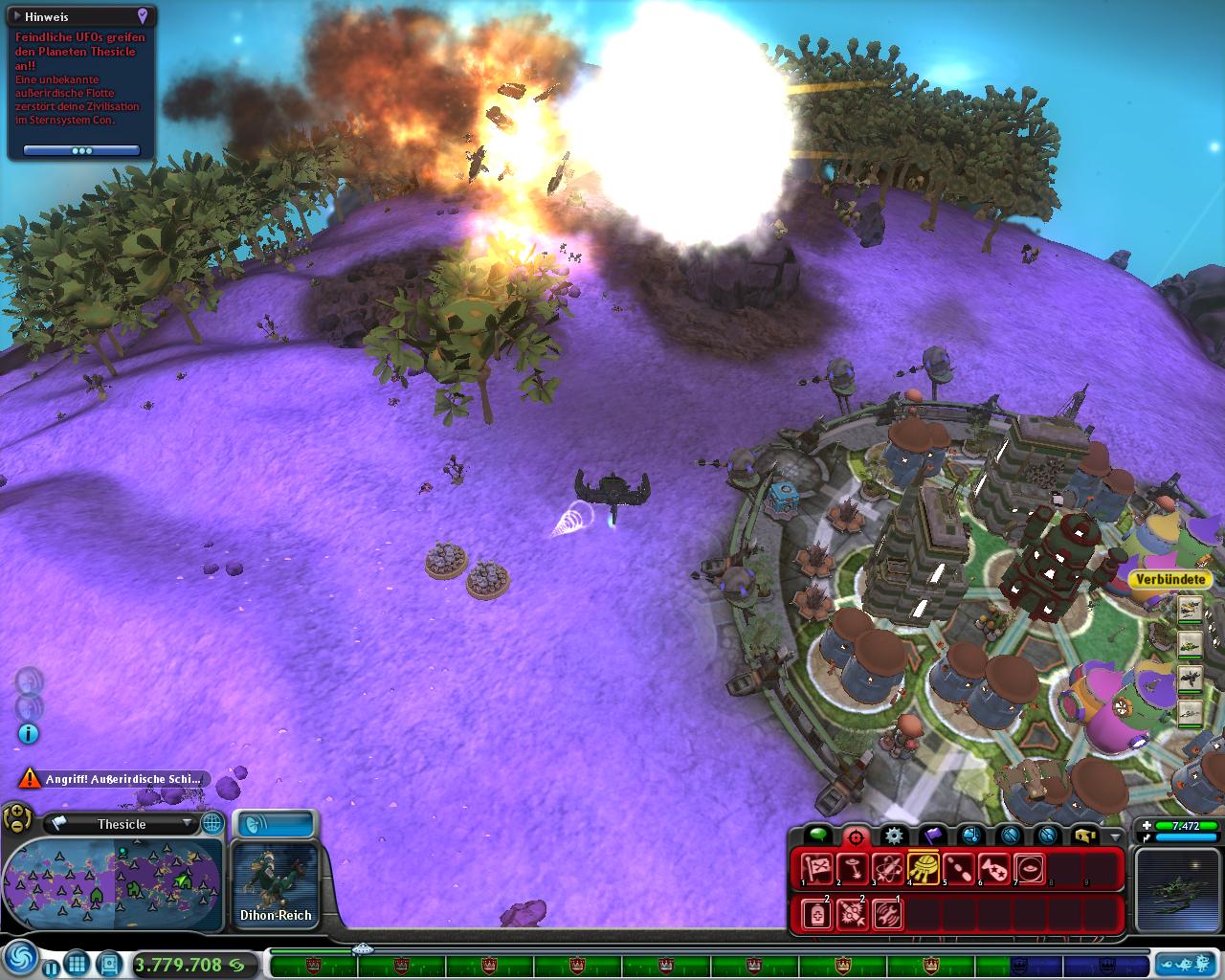Screen dimensions: 1225x980
Task: Open the gear tools tab
Action: [x=893, y=836]
